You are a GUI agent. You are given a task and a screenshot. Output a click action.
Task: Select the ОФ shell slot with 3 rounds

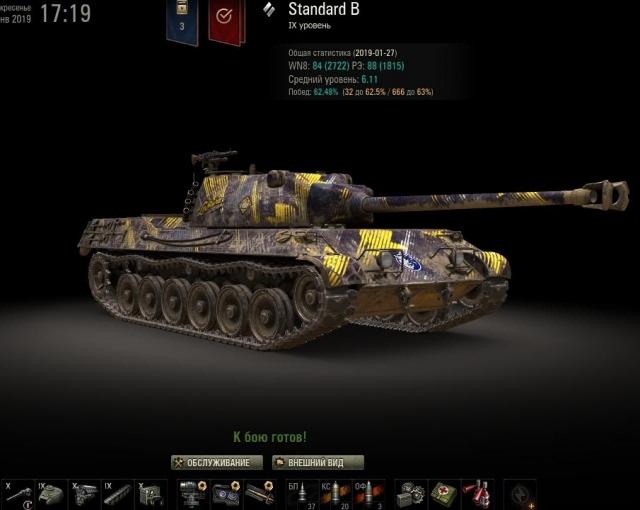366,493
